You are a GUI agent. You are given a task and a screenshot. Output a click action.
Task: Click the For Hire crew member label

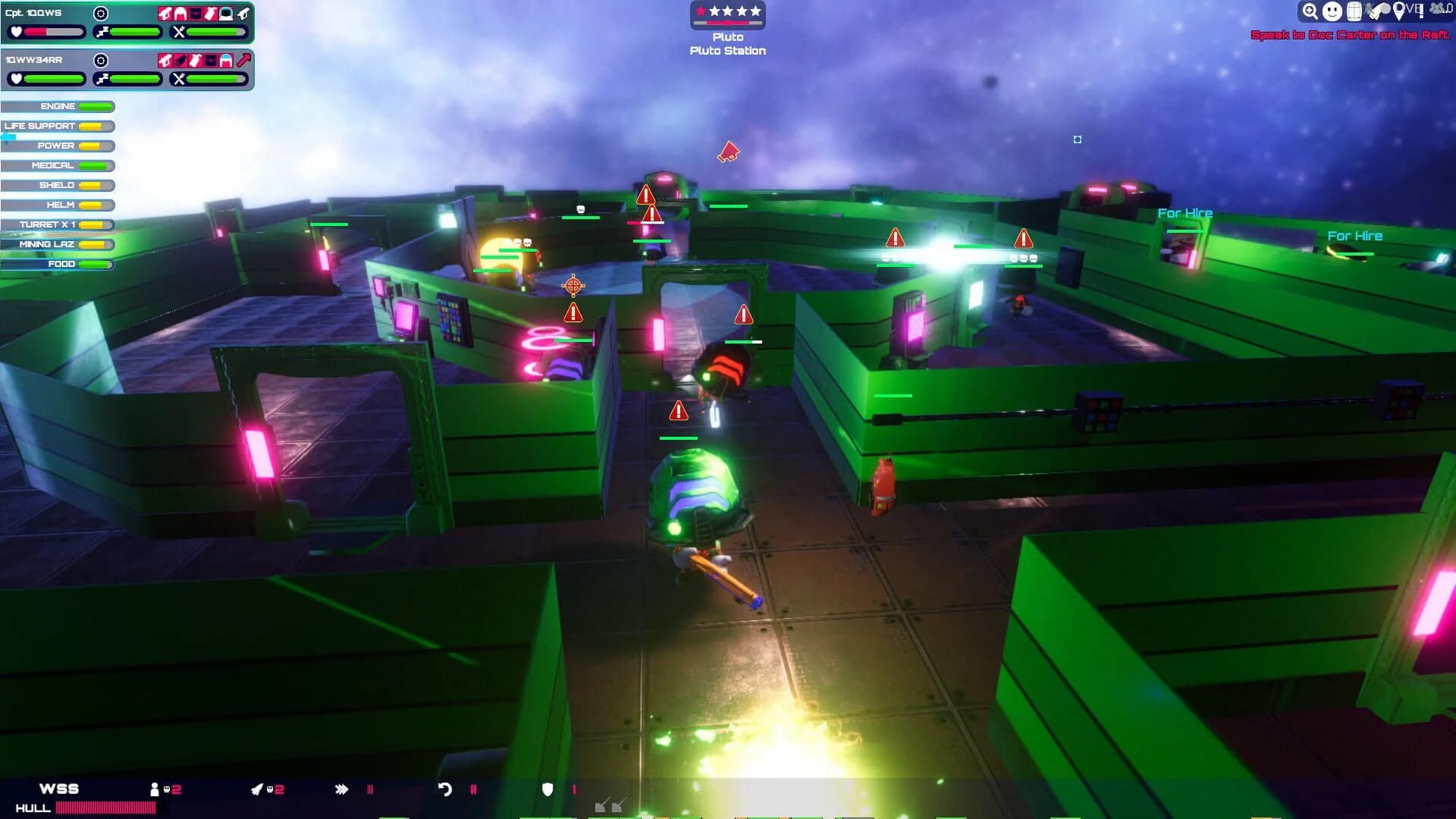(1185, 213)
